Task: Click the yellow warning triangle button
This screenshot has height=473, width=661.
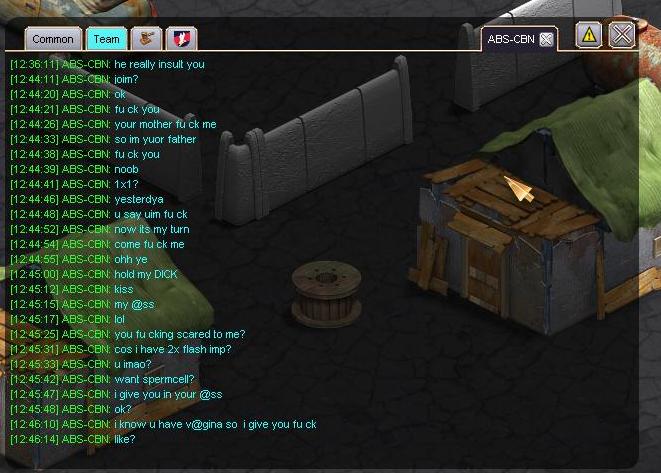Action: coord(589,35)
